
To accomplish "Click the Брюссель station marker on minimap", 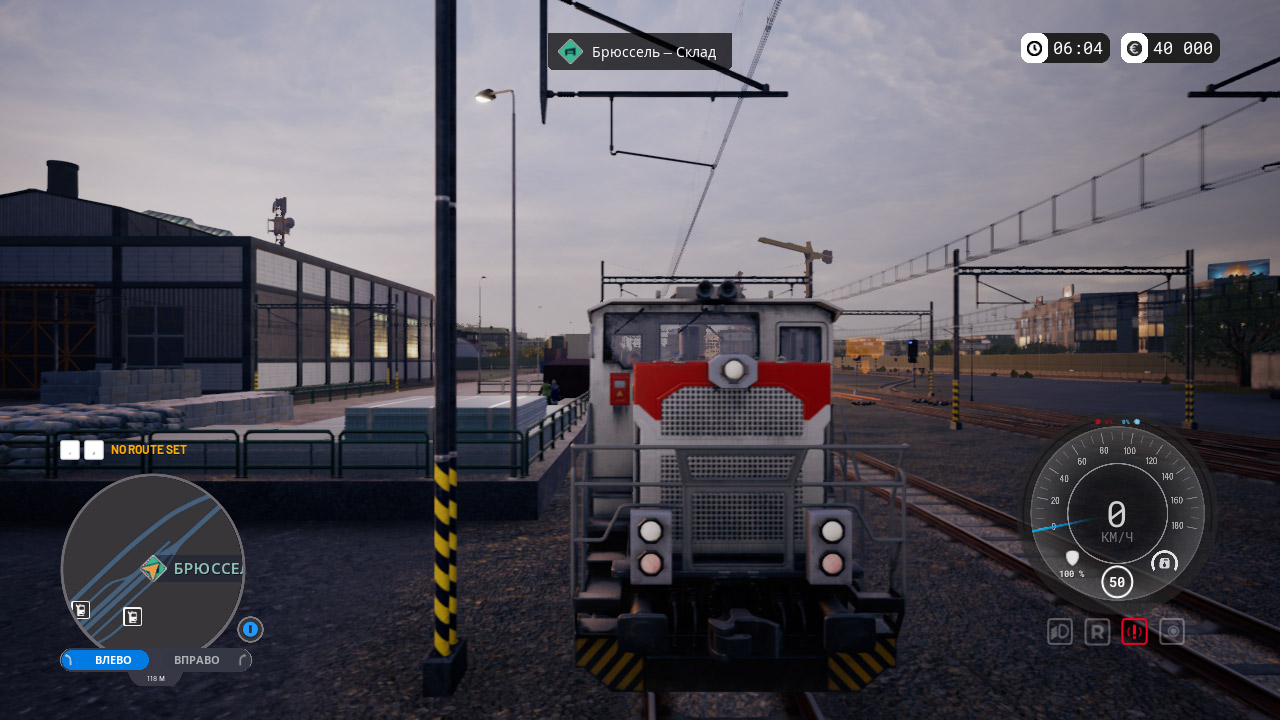I will (153, 569).
